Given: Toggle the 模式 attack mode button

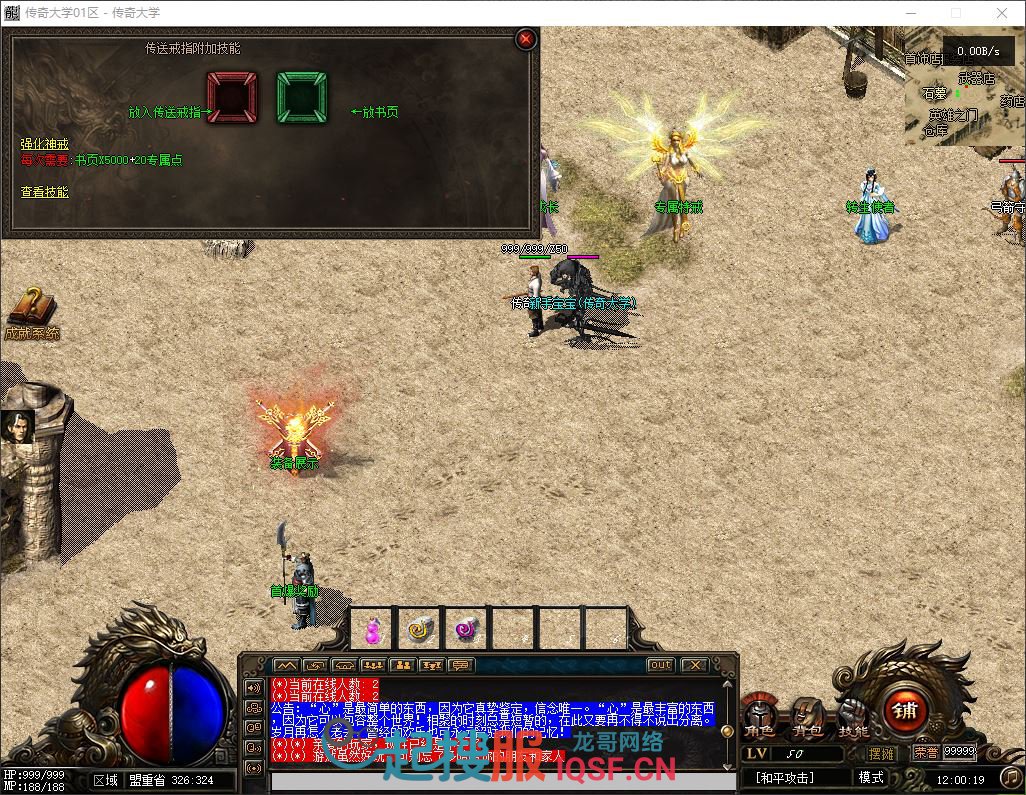Looking at the screenshot, I should [x=871, y=777].
